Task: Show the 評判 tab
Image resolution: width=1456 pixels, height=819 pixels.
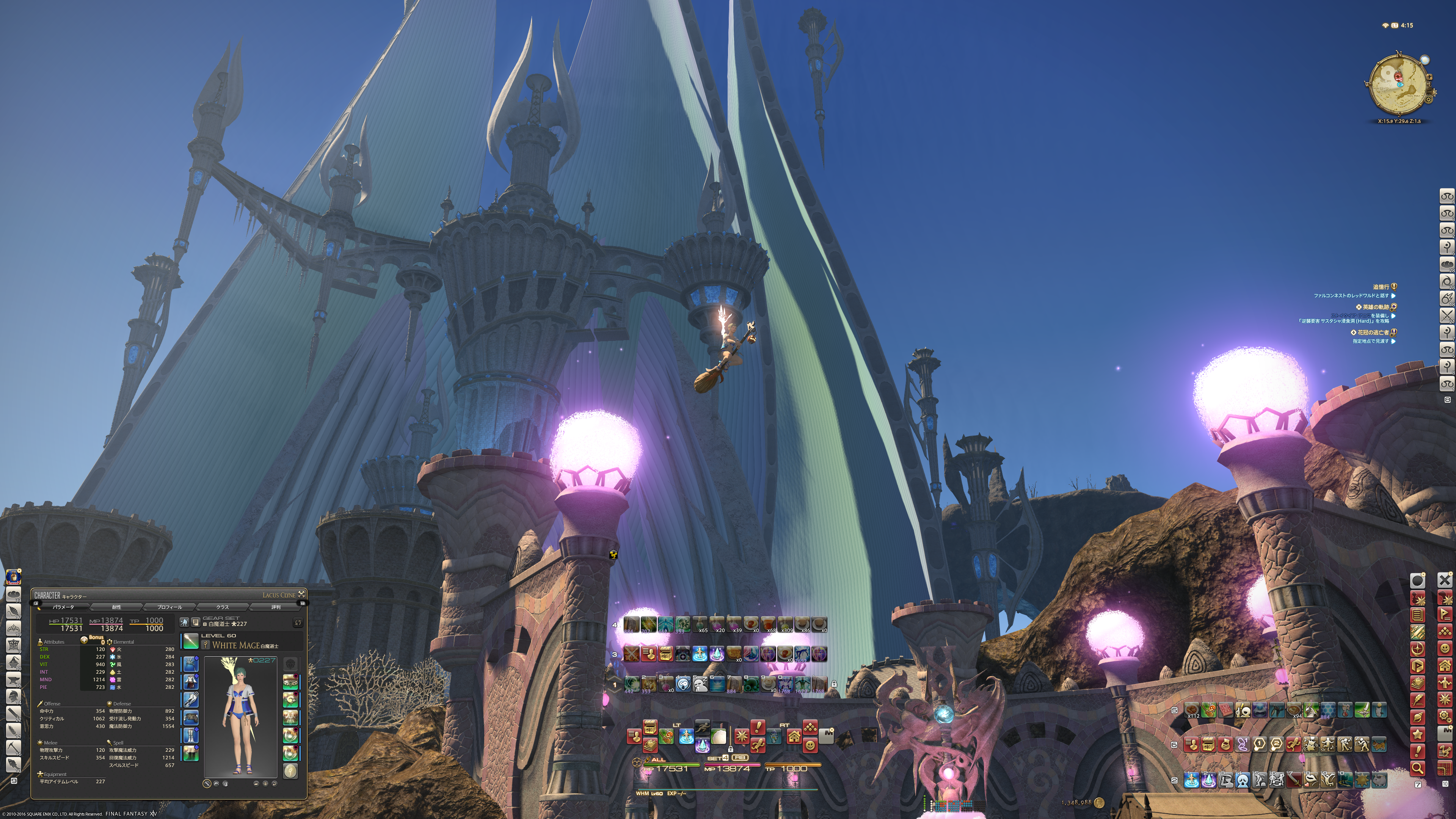Action: [x=276, y=607]
